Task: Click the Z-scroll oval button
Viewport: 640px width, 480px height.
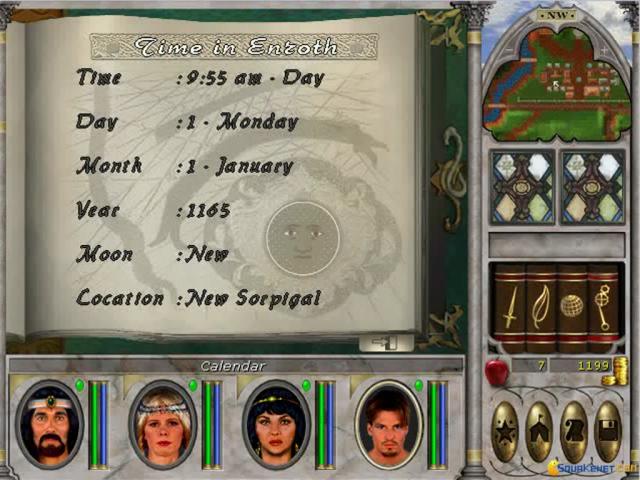Action: (x=574, y=431)
